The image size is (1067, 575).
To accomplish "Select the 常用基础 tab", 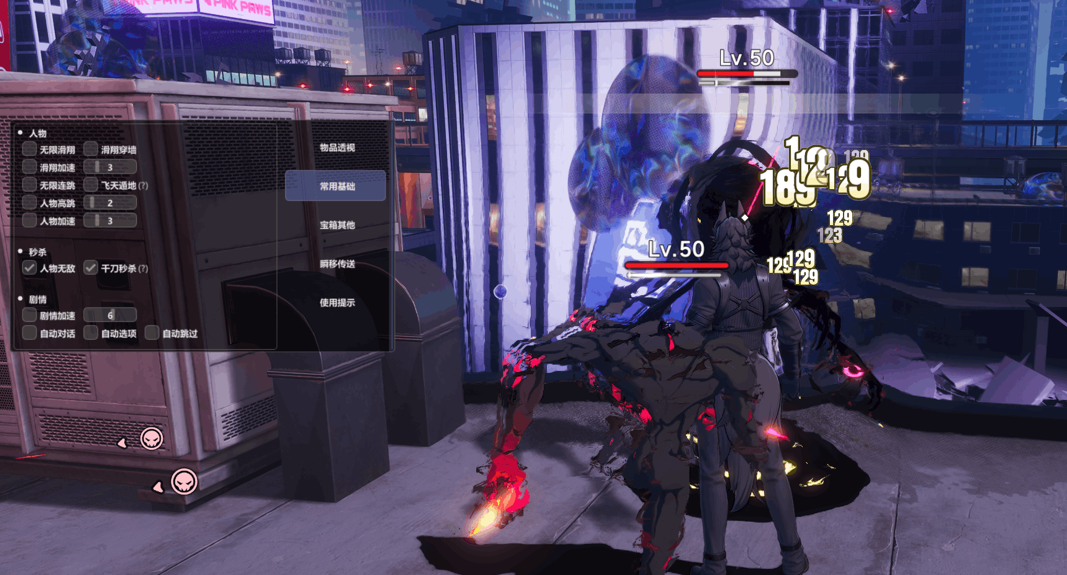I will coord(336,186).
